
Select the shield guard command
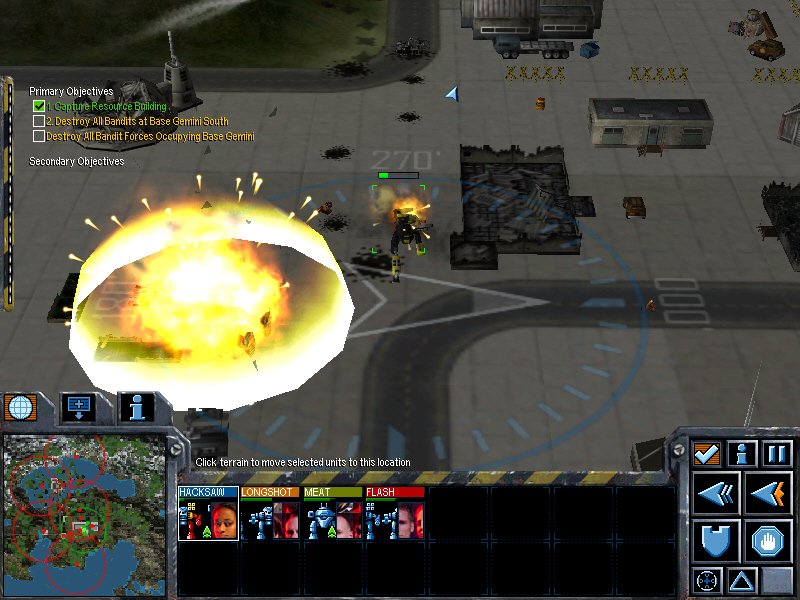click(717, 540)
